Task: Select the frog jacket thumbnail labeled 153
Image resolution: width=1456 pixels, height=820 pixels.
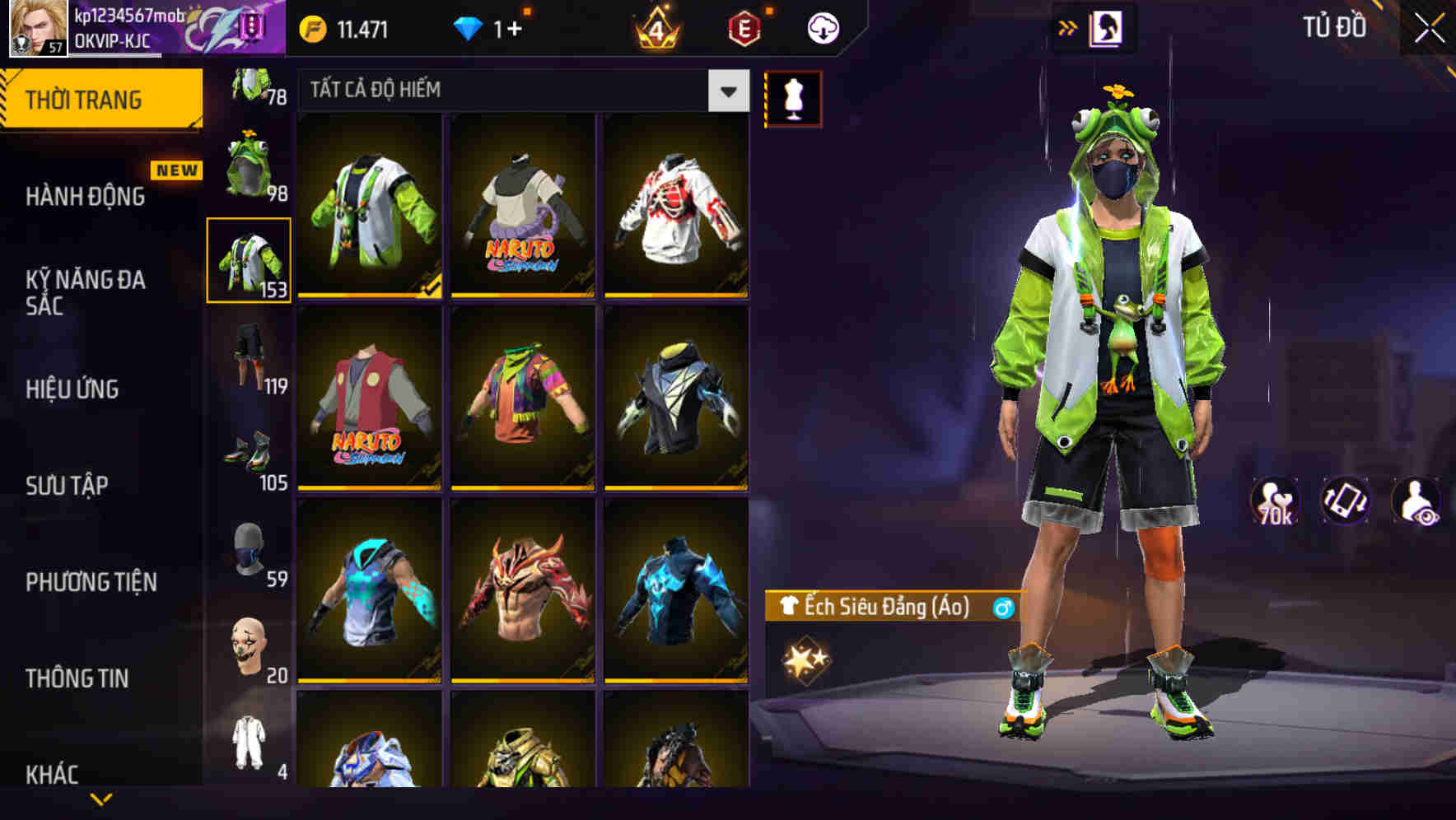Action: (247, 258)
